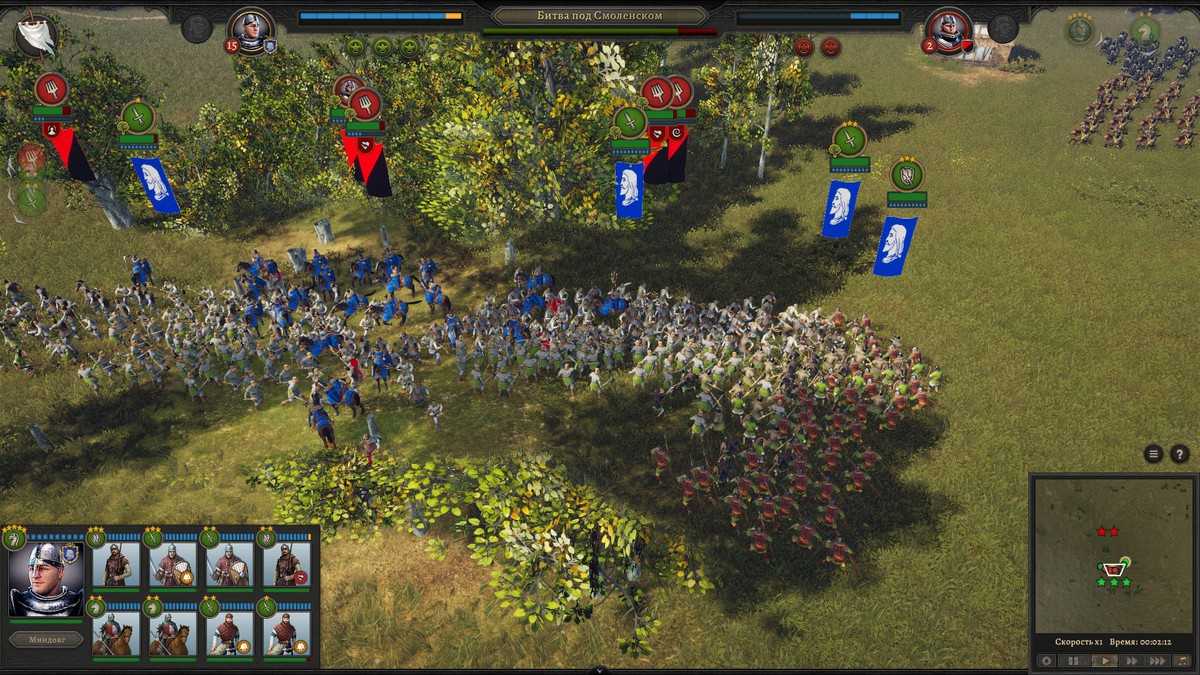Expand the bottom-center arrow tab
The image size is (1200, 675).
[600, 670]
